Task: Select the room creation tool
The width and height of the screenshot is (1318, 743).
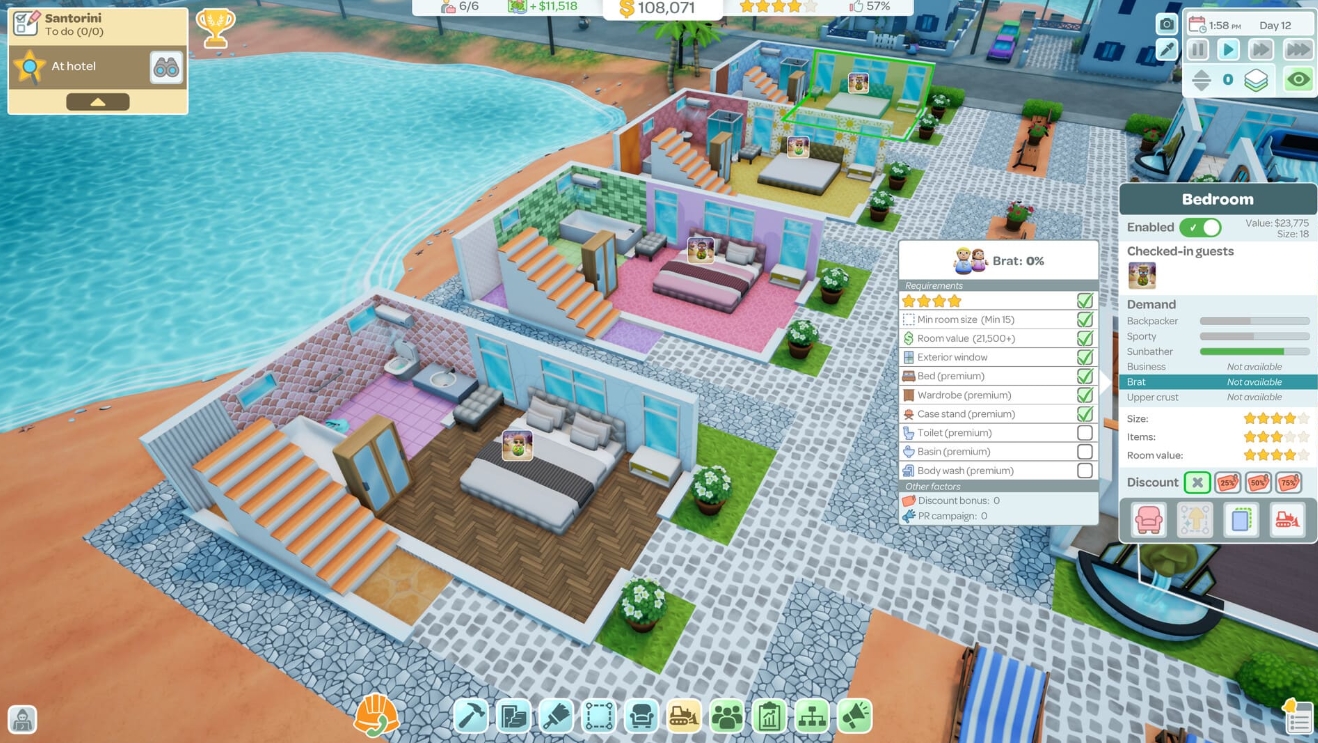Action: (x=599, y=716)
